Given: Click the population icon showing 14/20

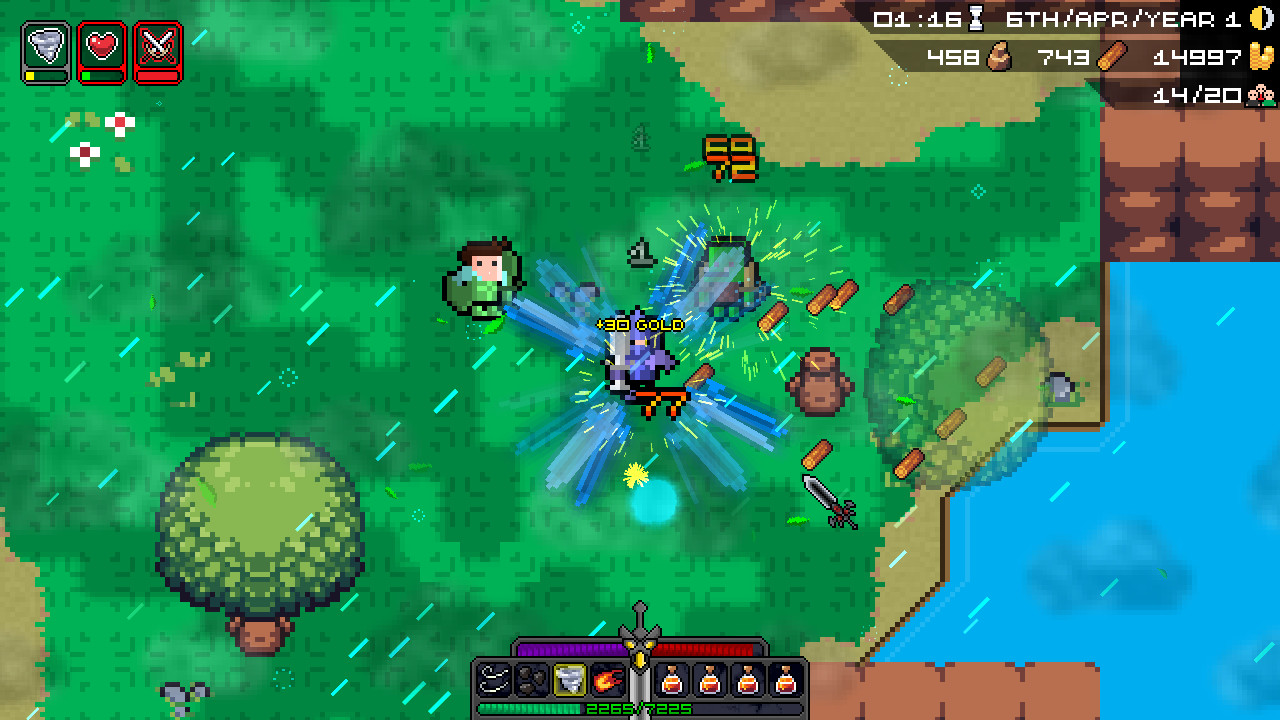Looking at the screenshot, I should tap(1259, 95).
